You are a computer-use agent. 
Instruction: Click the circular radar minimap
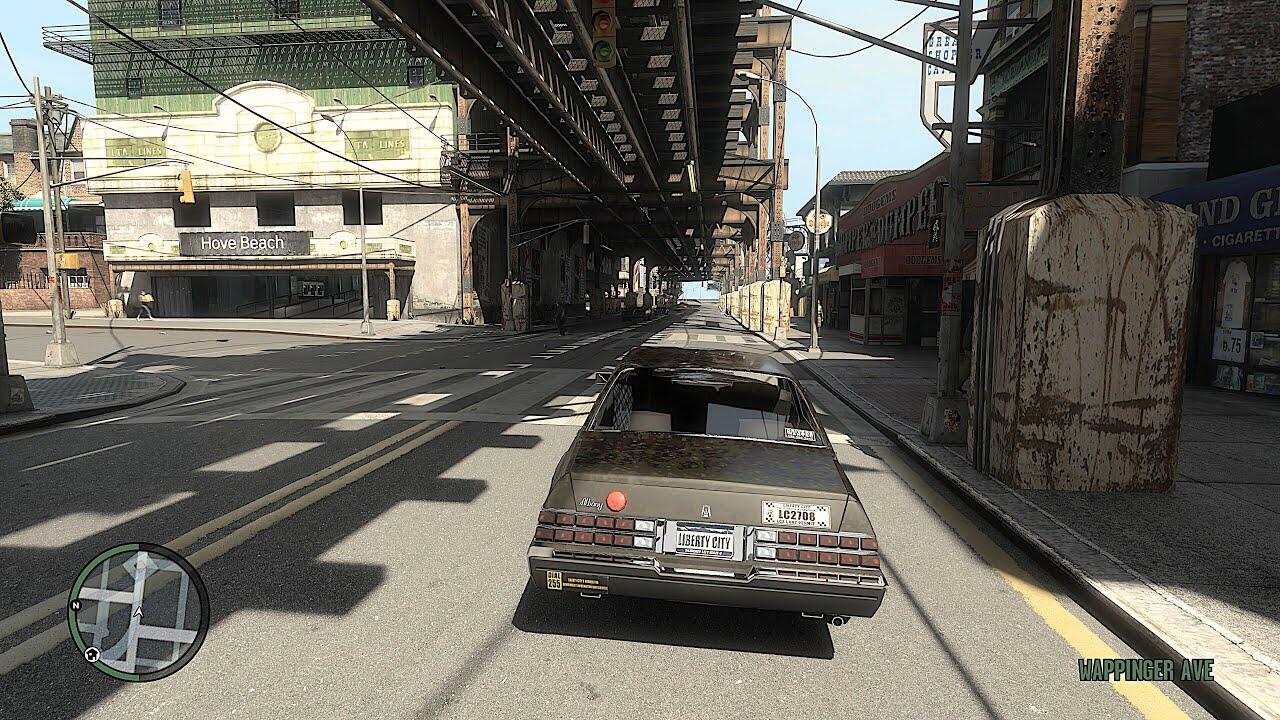point(138,611)
